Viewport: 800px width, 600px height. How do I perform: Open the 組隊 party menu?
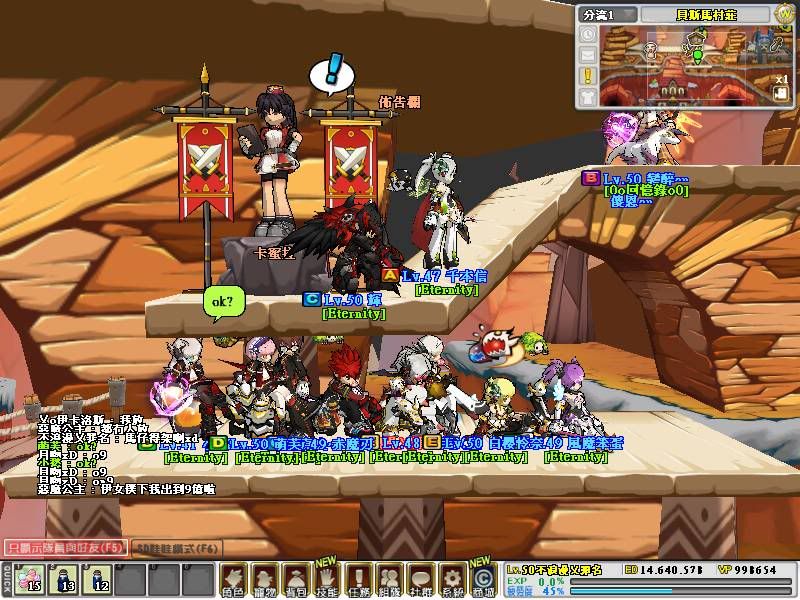click(x=389, y=579)
